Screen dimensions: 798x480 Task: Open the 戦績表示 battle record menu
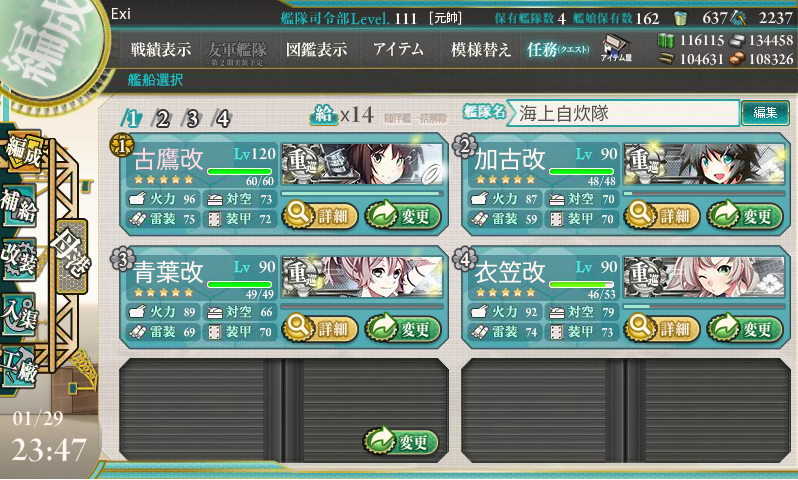[x=161, y=49]
